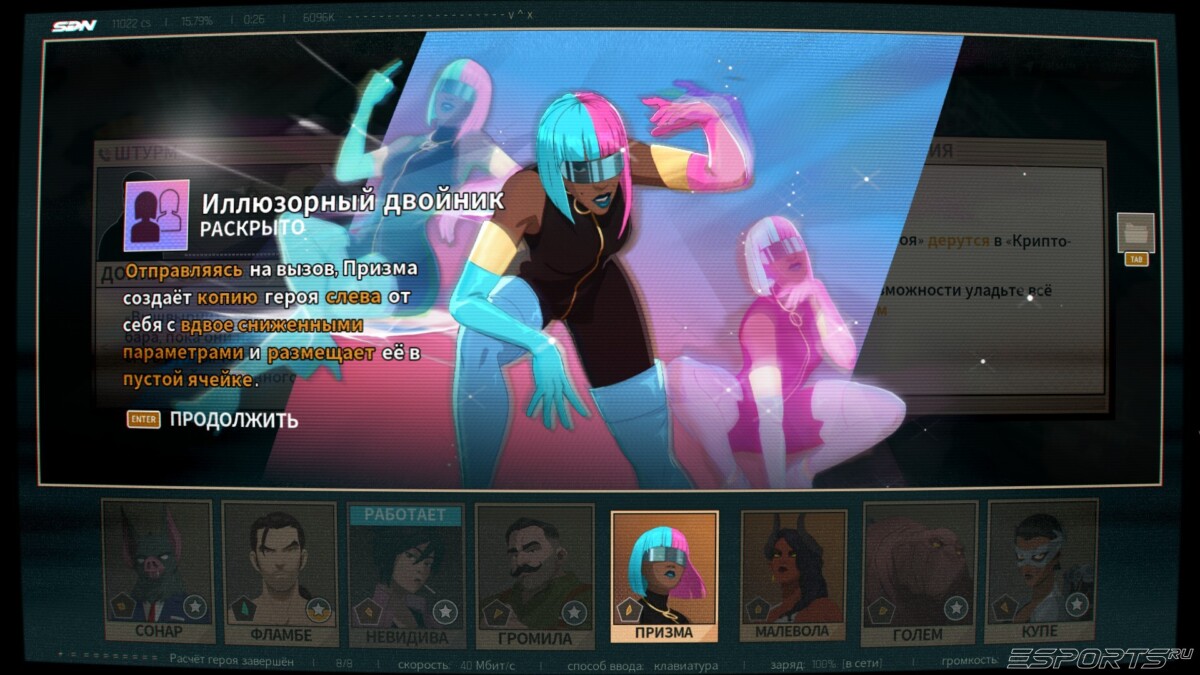Pick the Голем hero card
1200x675 pixels.
919,573
